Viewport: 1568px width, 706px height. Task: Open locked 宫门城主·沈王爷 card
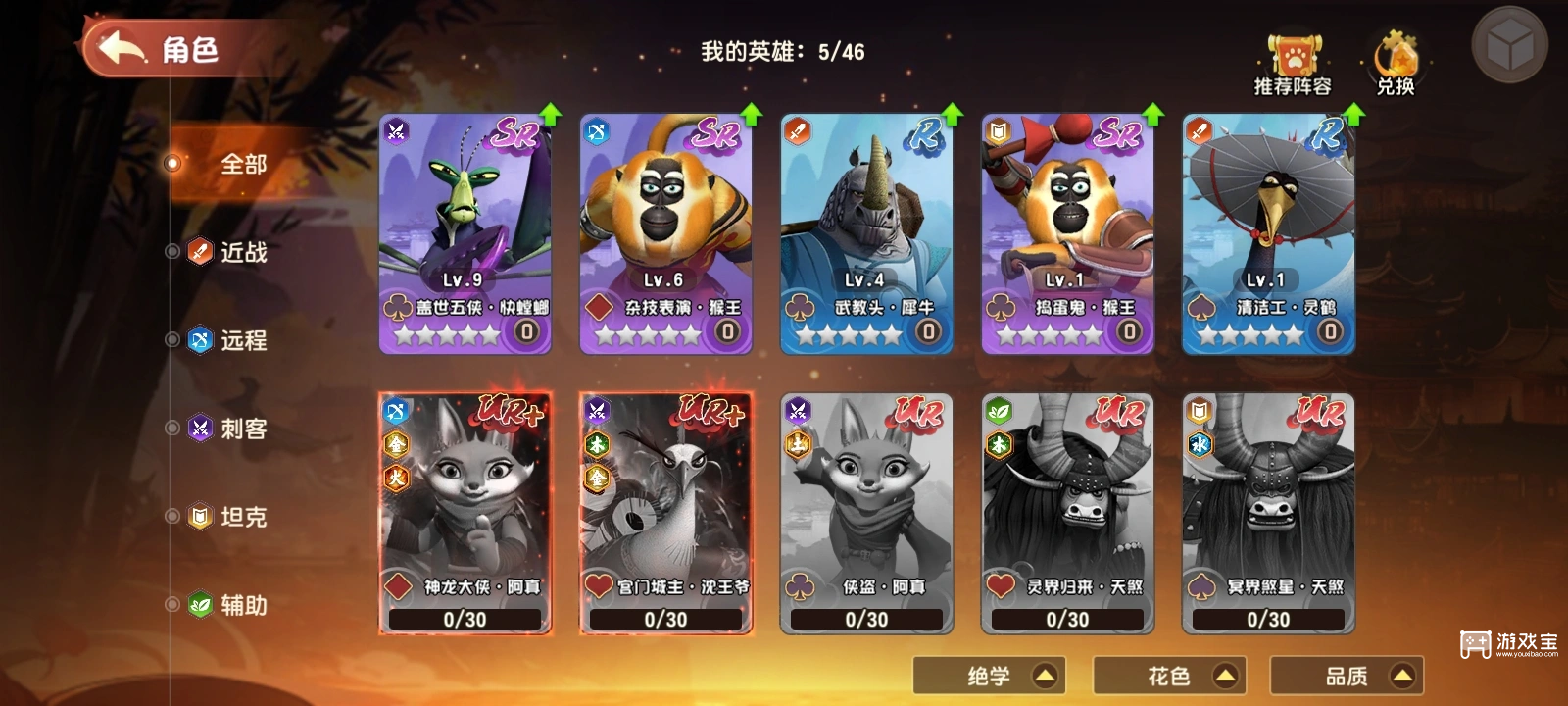coord(666,513)
